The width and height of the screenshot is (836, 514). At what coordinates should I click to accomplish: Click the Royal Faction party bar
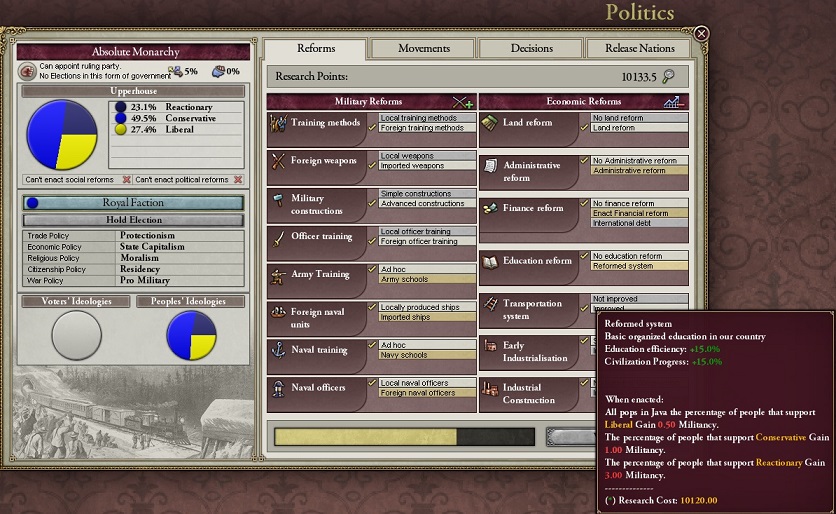point(134,202)
